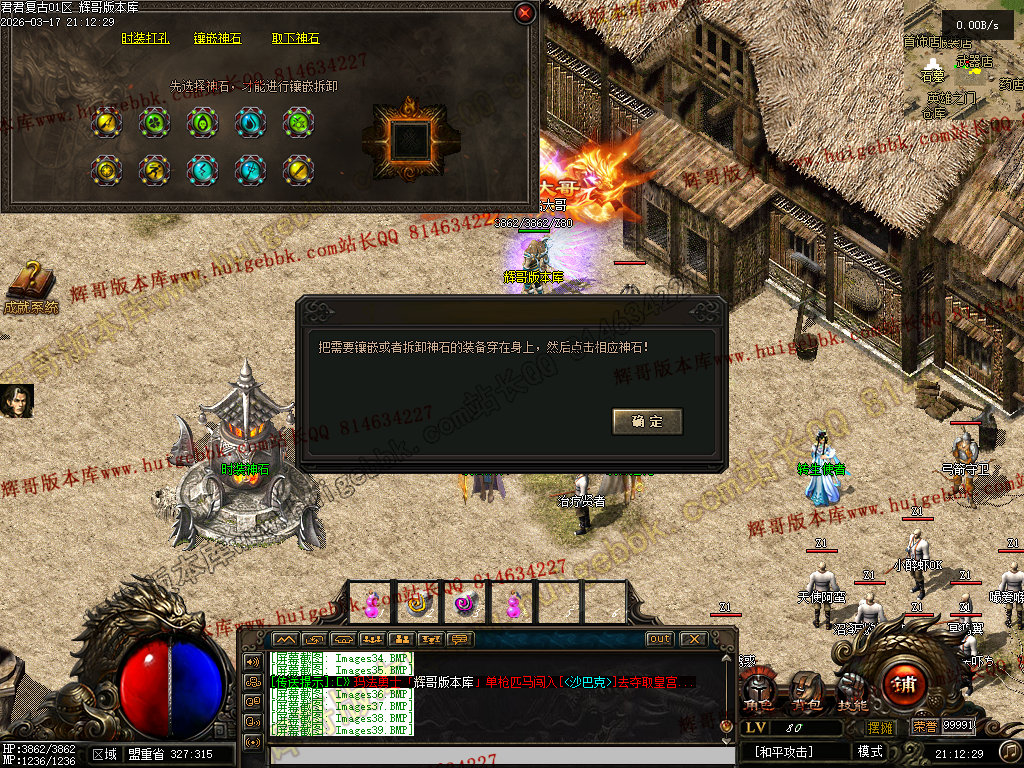Open the 背包 backpack
The image size is (1024, 768).
pyautogui.click(x=806, y=692)
